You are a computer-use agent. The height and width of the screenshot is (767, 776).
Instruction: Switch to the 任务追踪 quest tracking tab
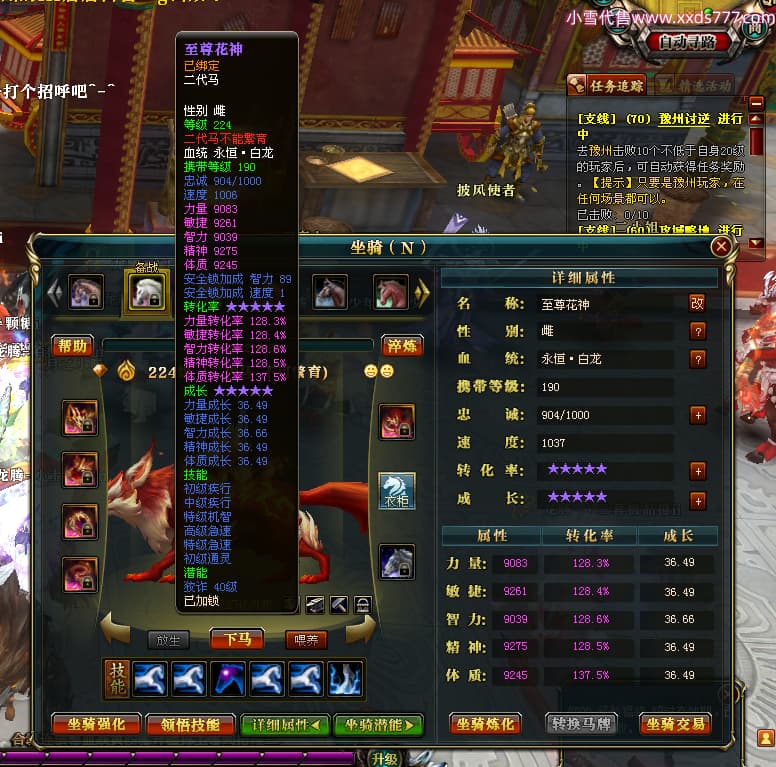(x=609, y=86)
